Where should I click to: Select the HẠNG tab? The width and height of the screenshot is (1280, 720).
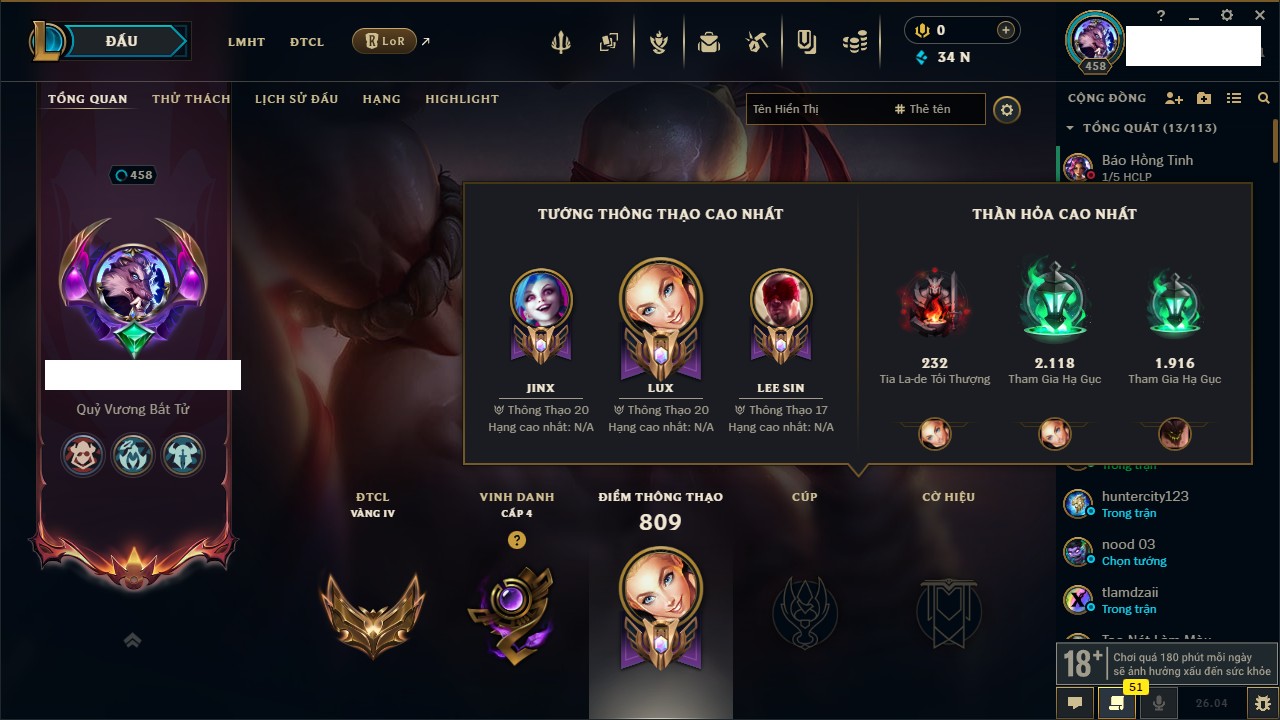(x=381, y=99)
